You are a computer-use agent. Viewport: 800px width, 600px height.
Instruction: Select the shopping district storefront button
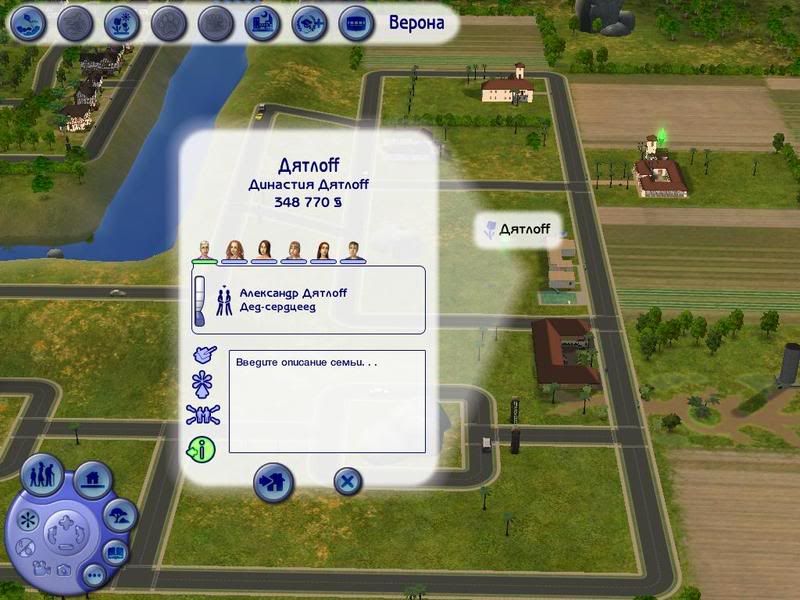[354, 22]
